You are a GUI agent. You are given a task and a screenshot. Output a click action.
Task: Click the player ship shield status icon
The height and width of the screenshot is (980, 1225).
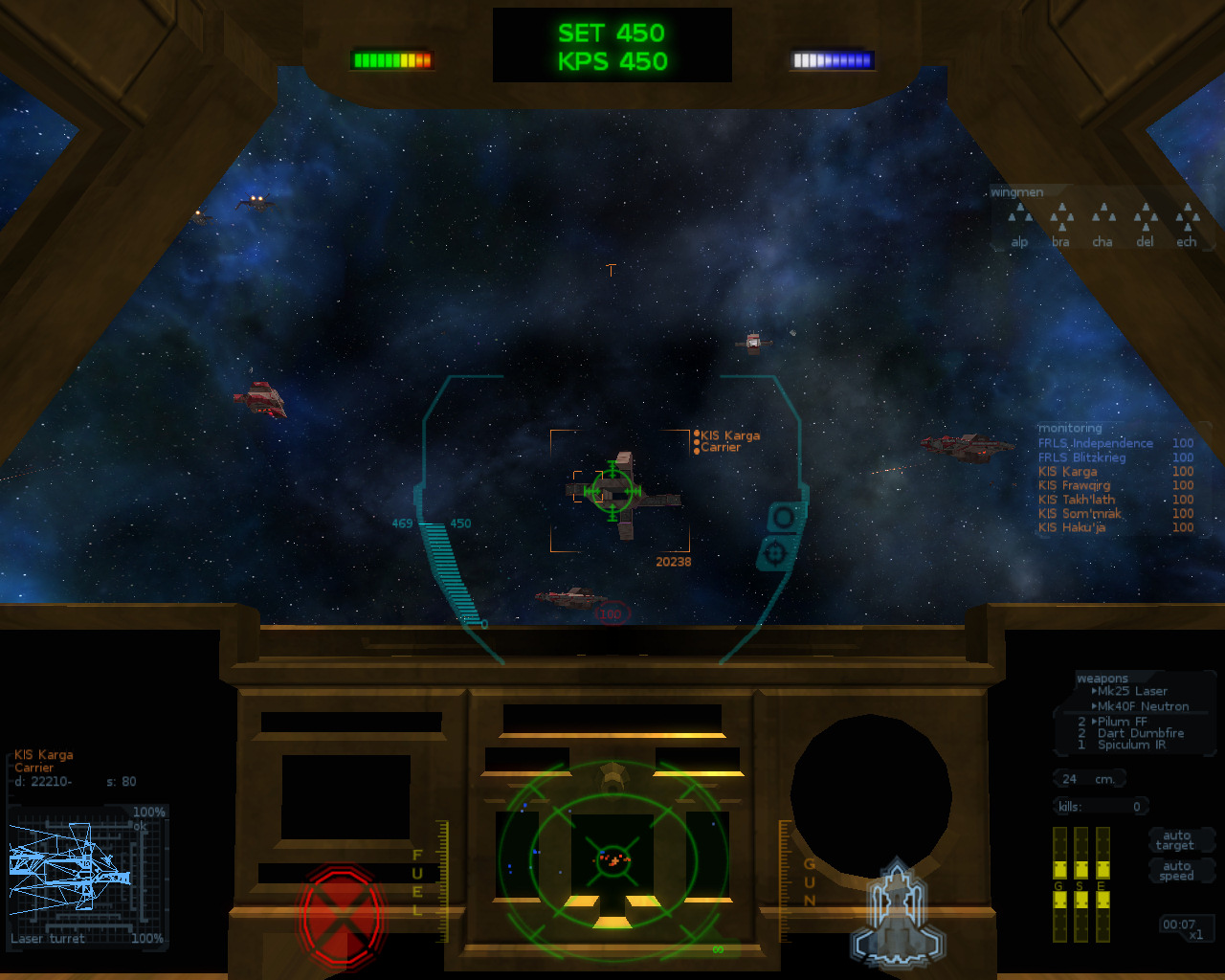[x=897, y=915]
